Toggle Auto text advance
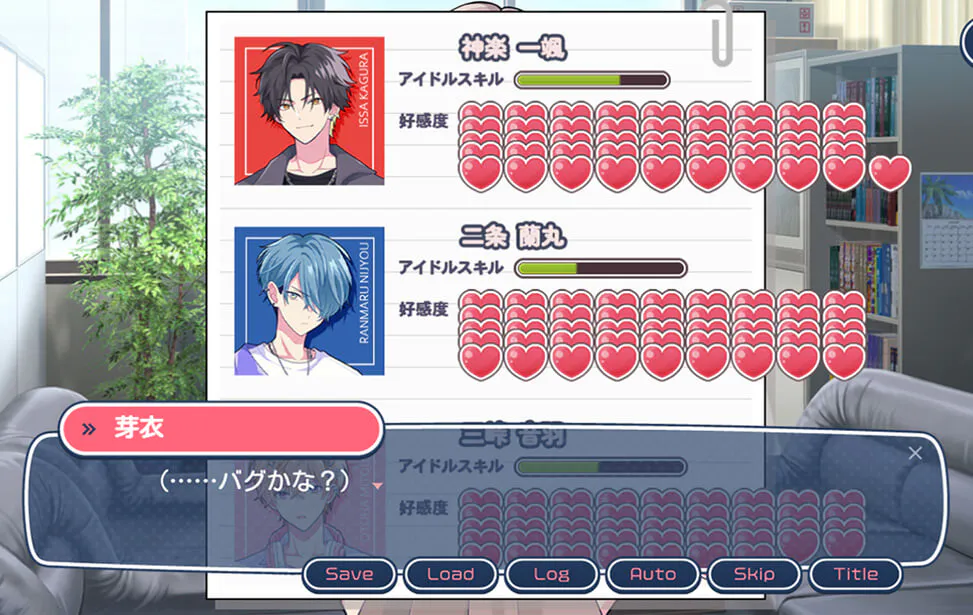 click(653, 574)
